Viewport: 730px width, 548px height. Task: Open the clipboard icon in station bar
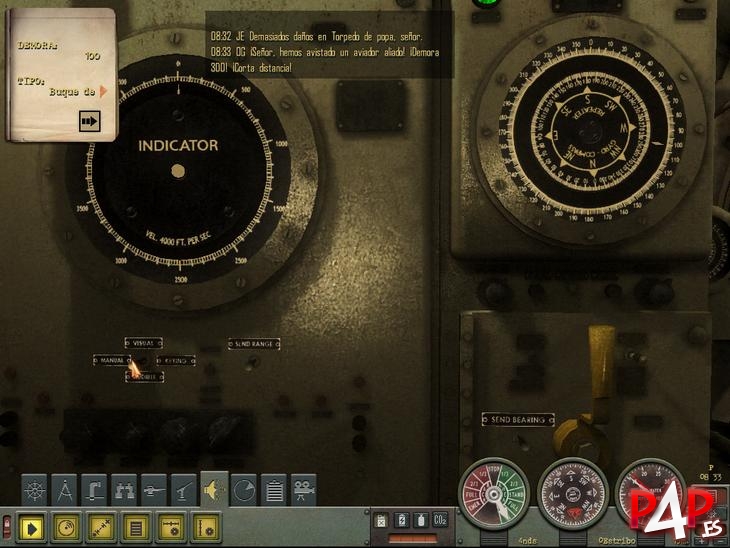273,489
